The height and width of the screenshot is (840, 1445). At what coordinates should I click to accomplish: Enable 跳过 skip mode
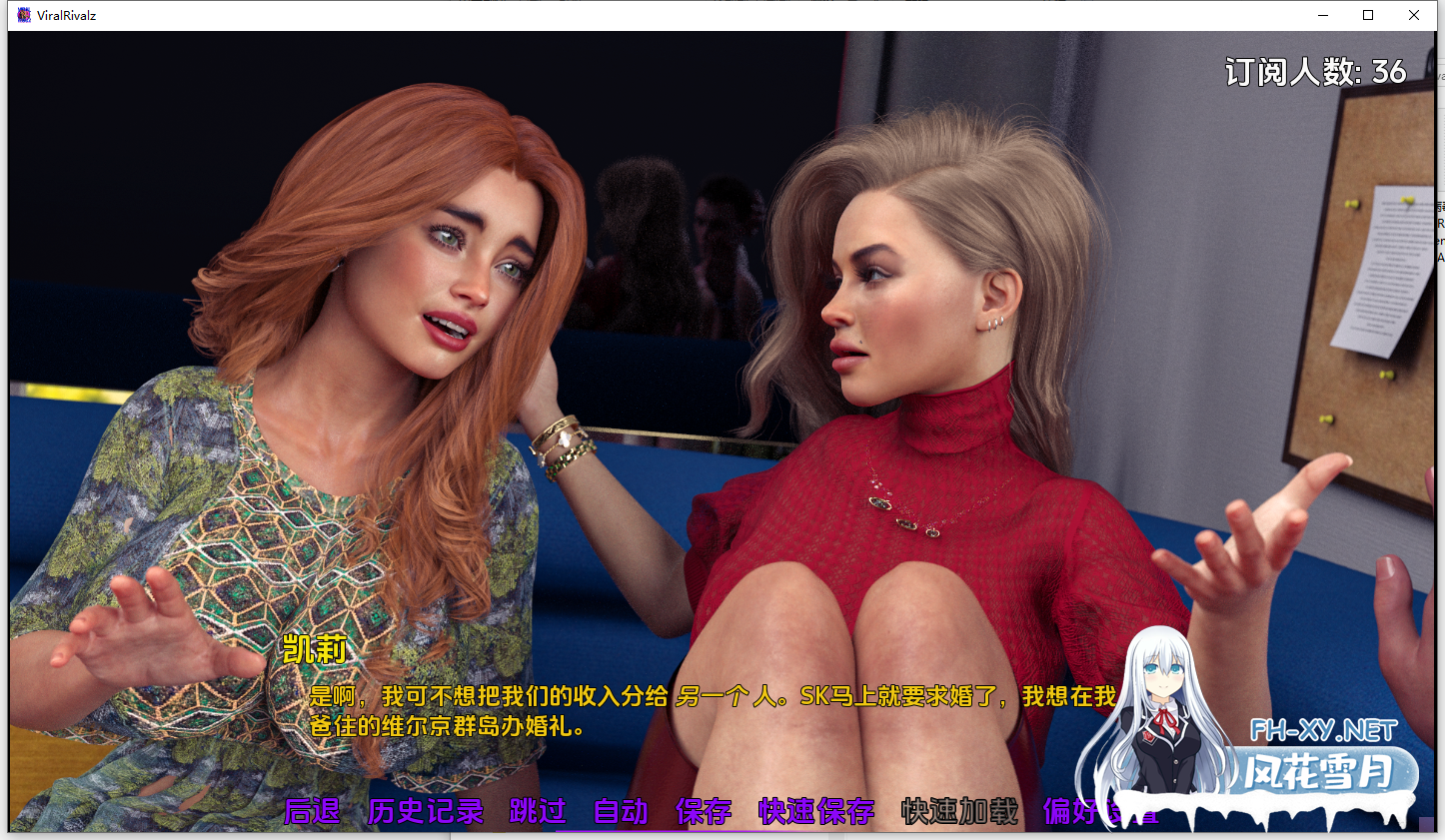[538, 812]
